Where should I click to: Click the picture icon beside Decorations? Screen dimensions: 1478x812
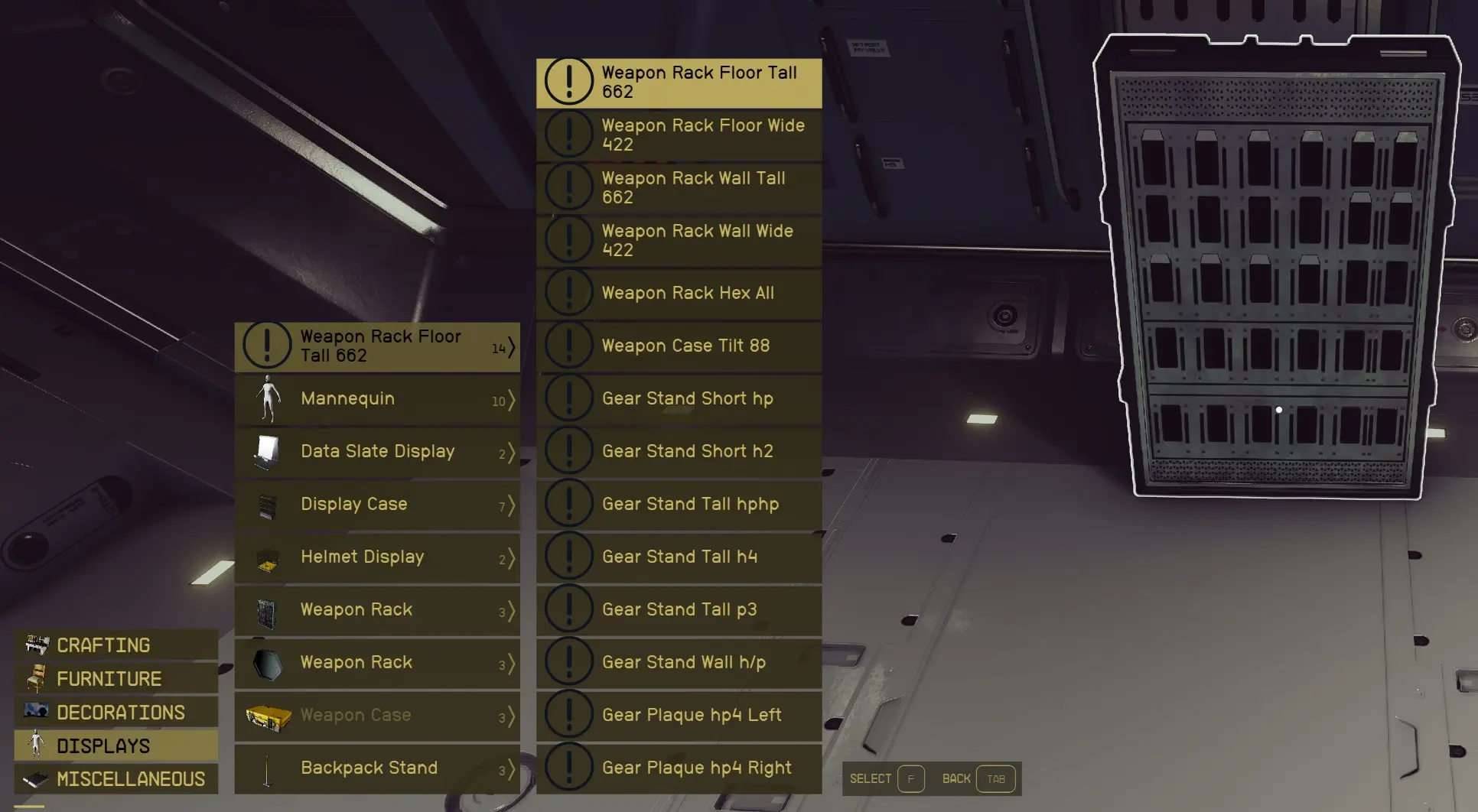[35, 712]
